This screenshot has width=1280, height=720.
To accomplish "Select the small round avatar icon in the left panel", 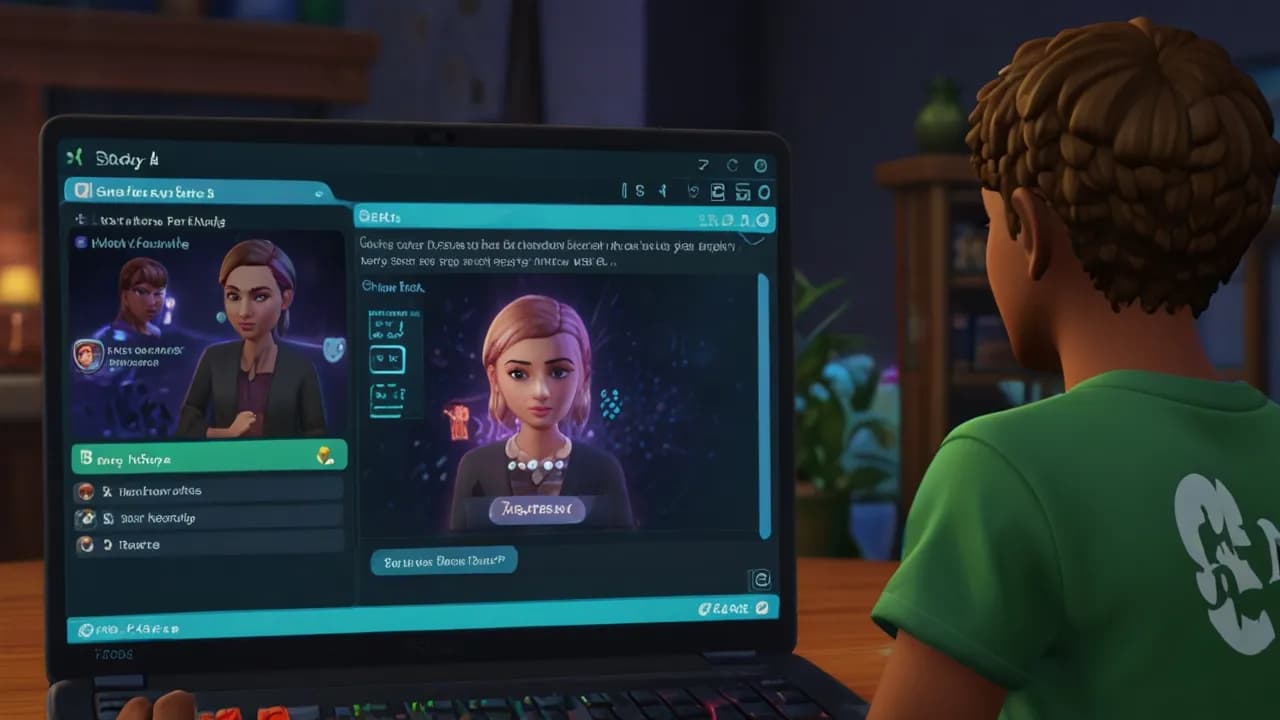I will [x=89, y=355].
